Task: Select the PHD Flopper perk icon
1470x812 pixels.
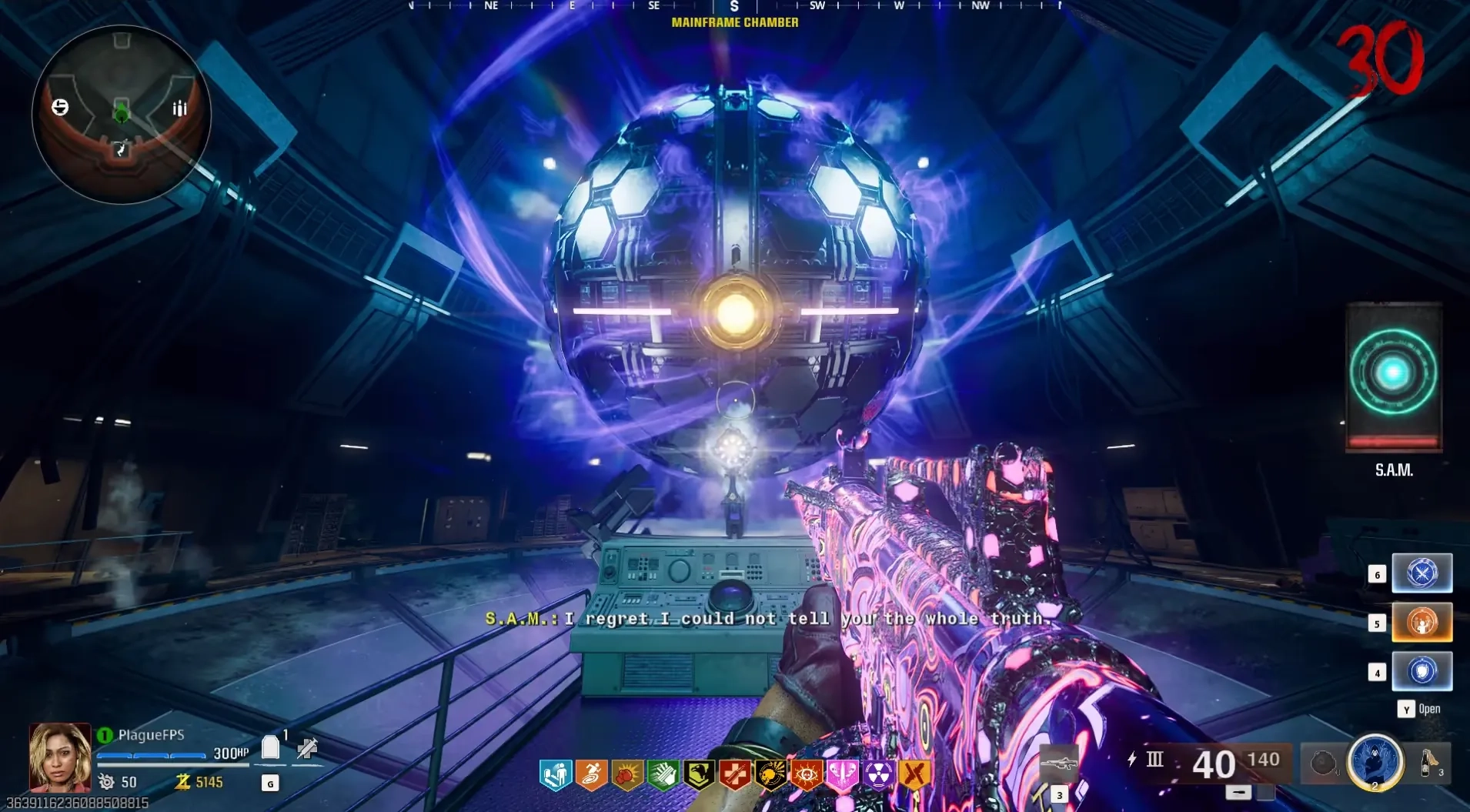Action: pyautogui.click(x=555, y=775)
